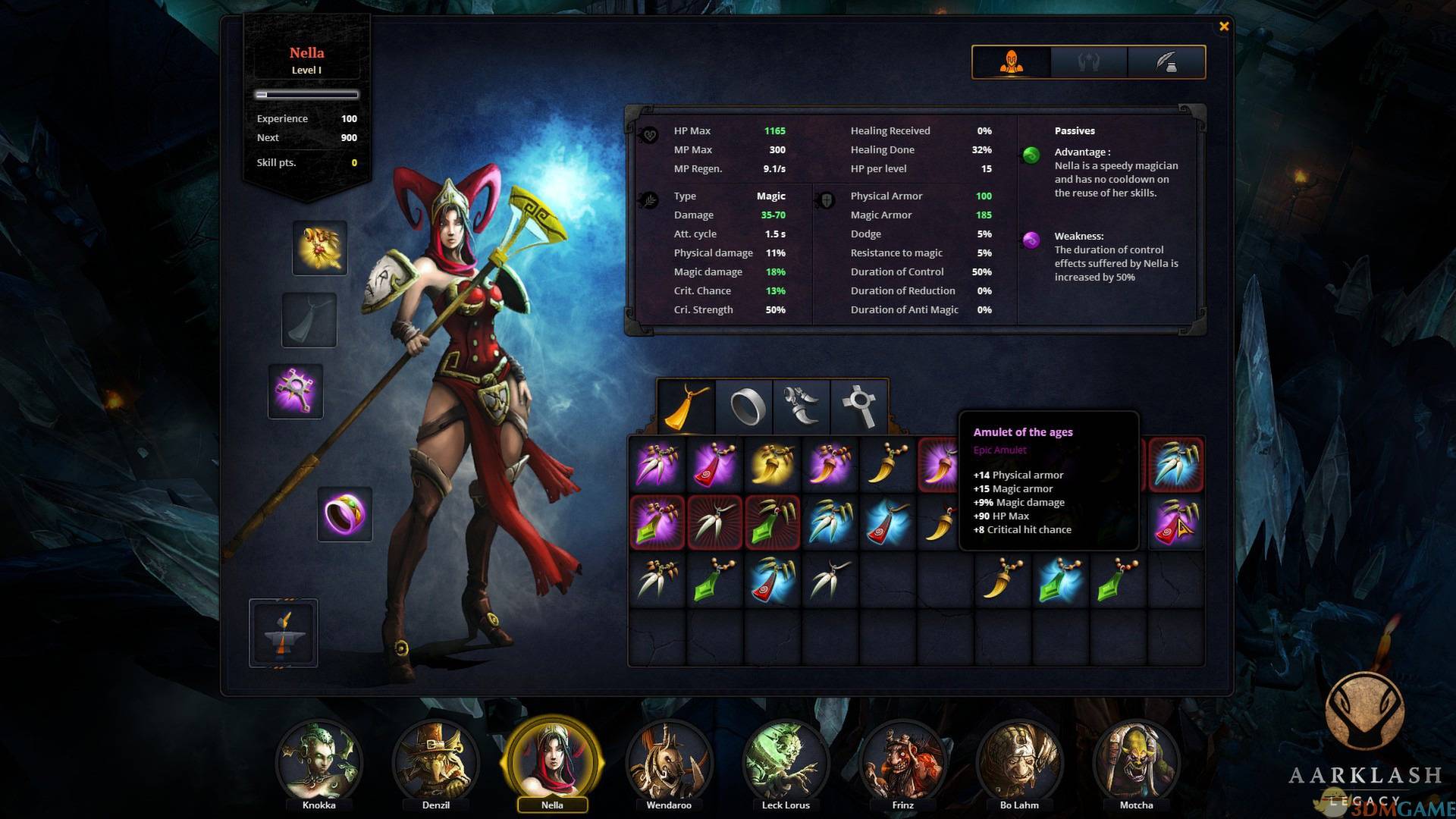Screen dimensions: 1456x819
Task: Select hero Bo Lahm portrait
Action: (1019, 762)
